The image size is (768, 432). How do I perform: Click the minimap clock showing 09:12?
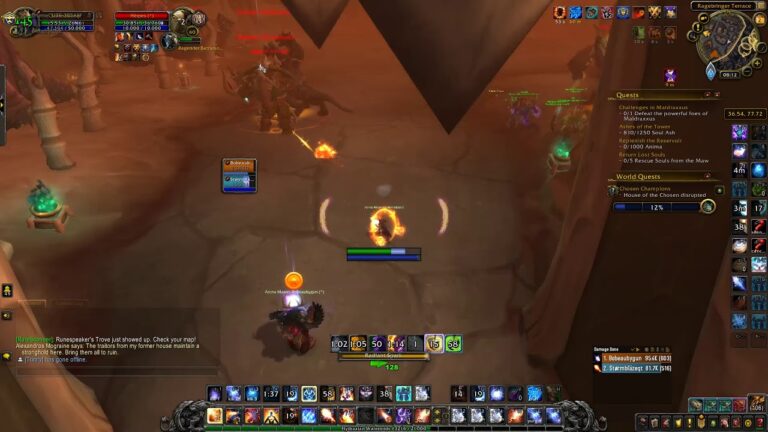[729, 74]
